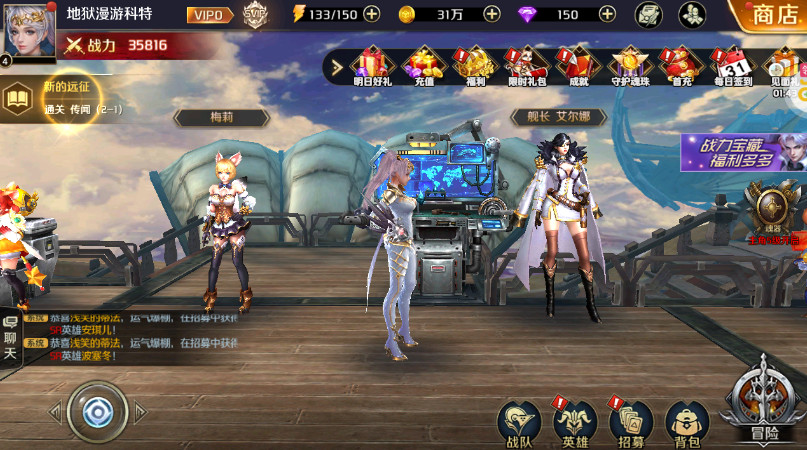
Task: Open the 充值 recharge icon
Action: pos(423,66)
